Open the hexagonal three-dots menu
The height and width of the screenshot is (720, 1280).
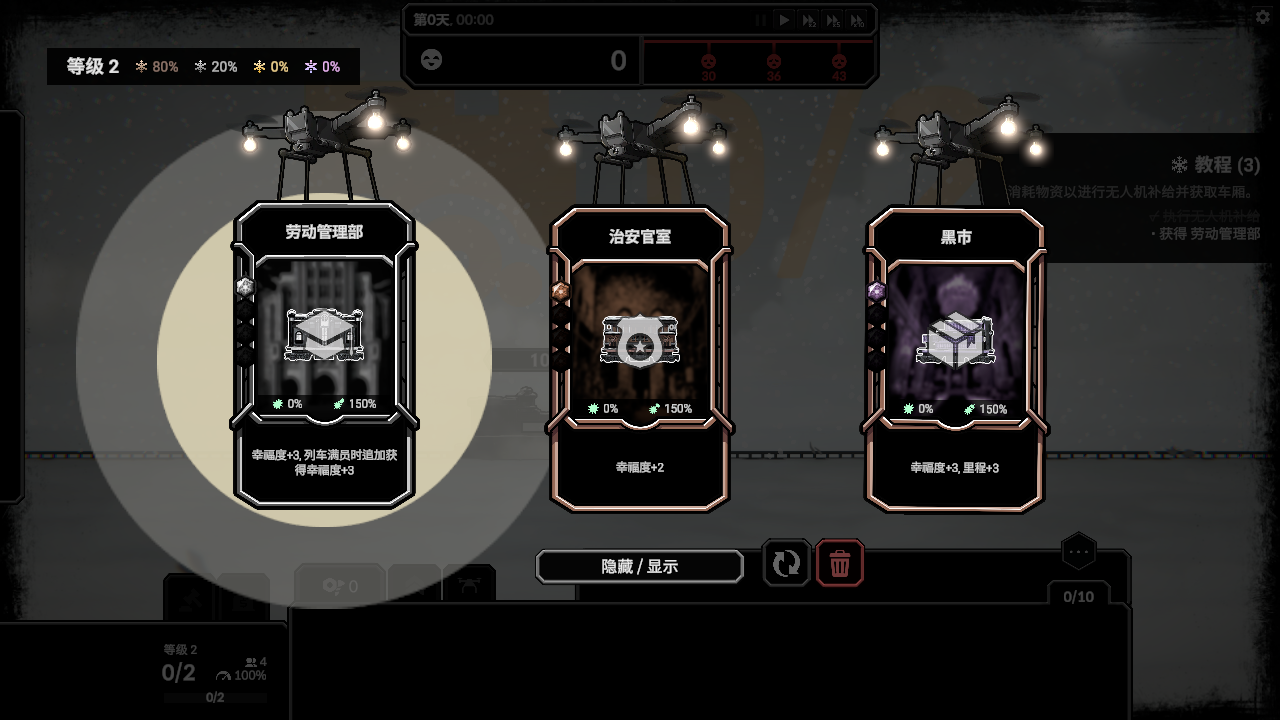click(1078, 551)
